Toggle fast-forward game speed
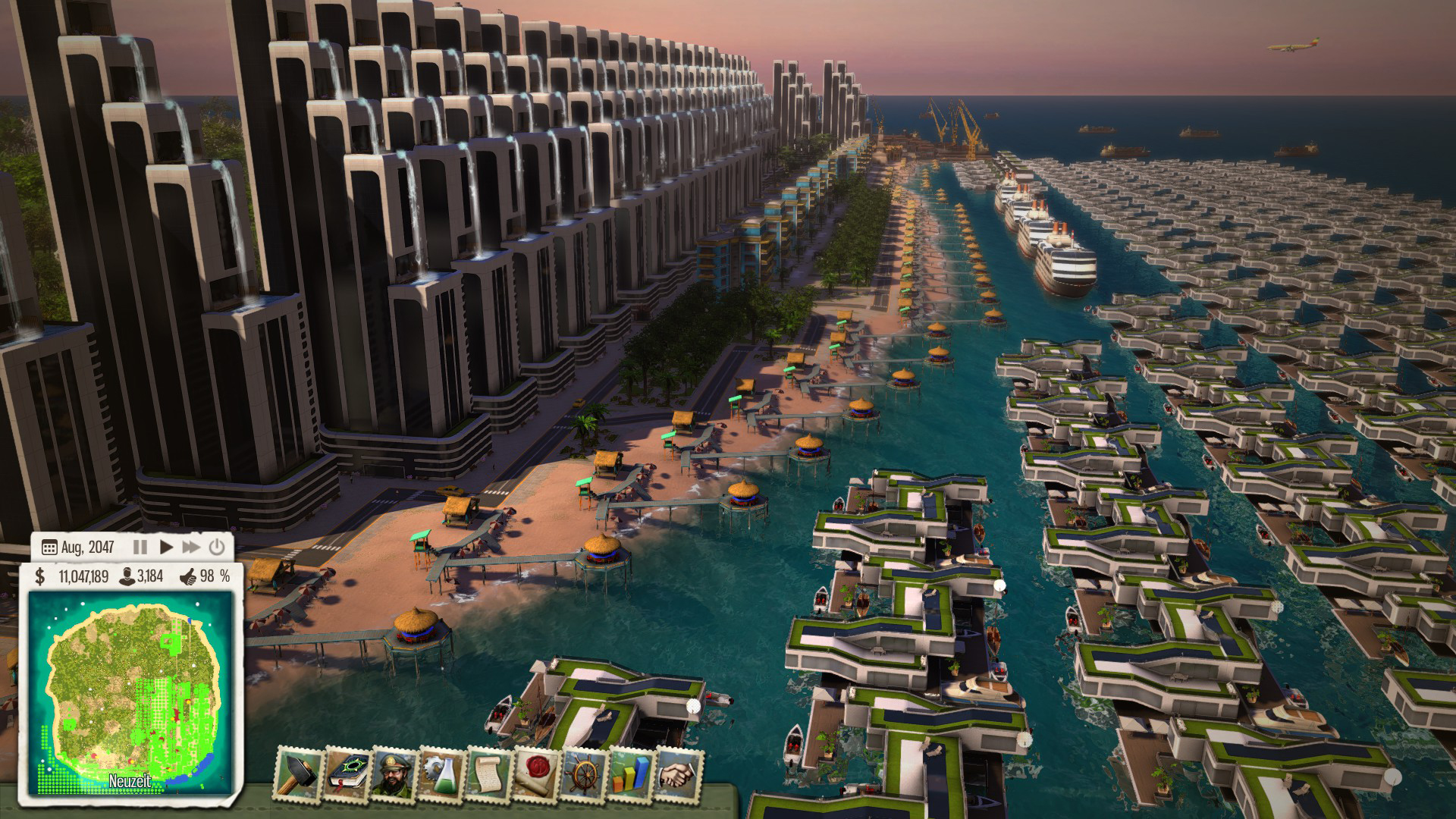Image resolution: width=1456 pixels, height=819 pixels. pyautogui.click(x=192, y=546)
